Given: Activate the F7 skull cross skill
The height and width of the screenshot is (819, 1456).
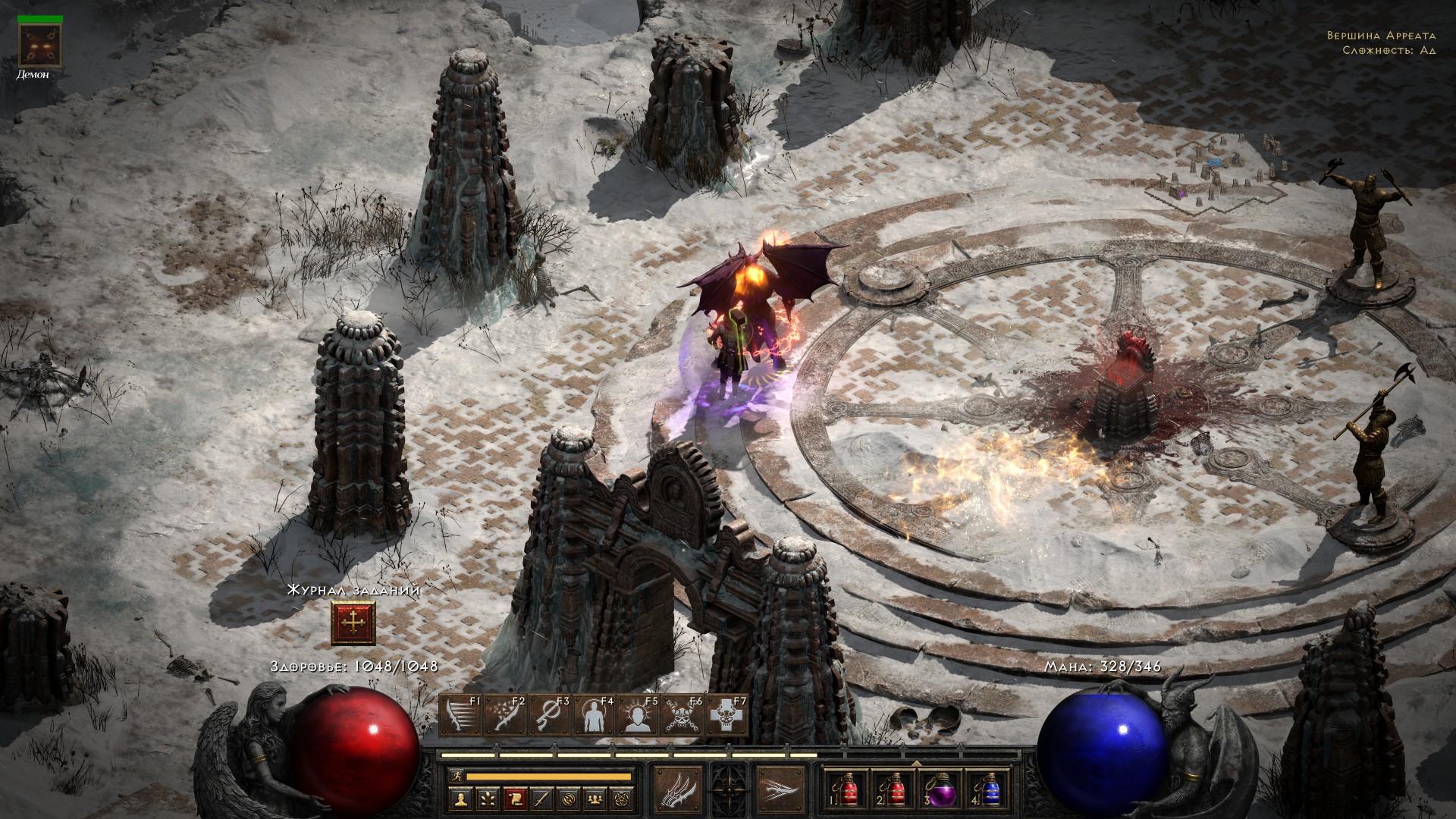Looking at the screenshot, I should [726, 717].
